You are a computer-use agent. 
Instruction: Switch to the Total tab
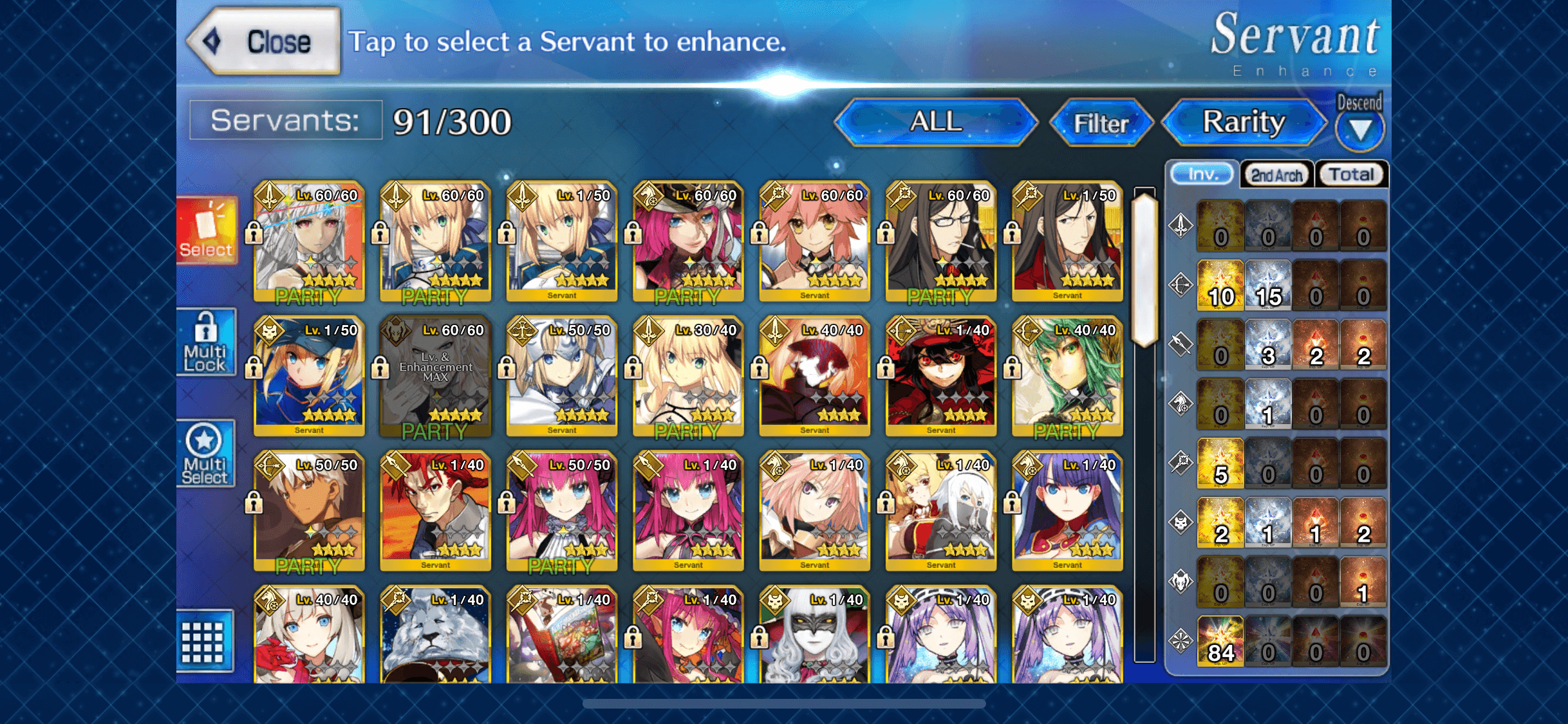coord(1351,174)
